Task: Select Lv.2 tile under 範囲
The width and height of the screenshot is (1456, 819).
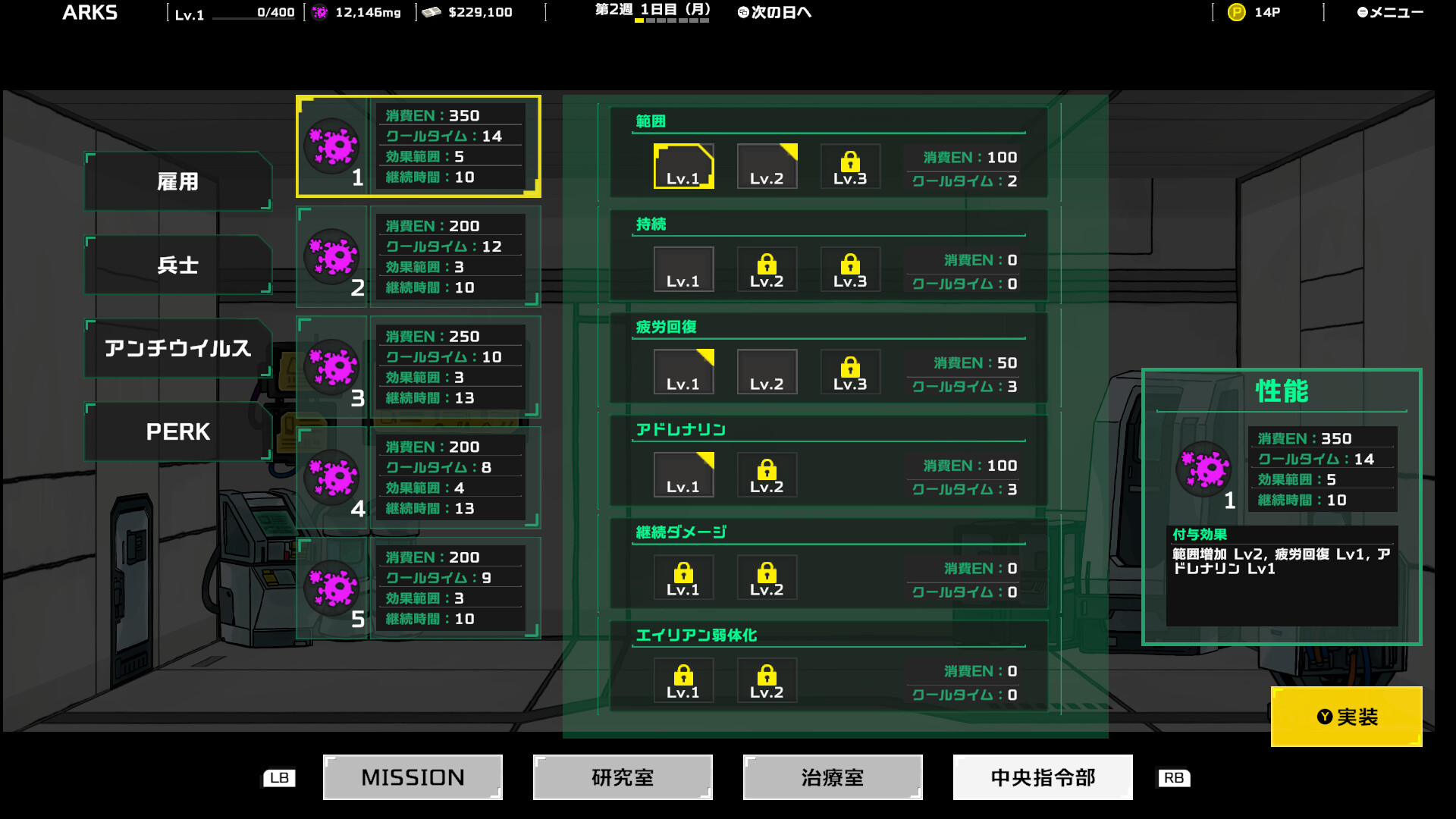Action: point(767,166)
